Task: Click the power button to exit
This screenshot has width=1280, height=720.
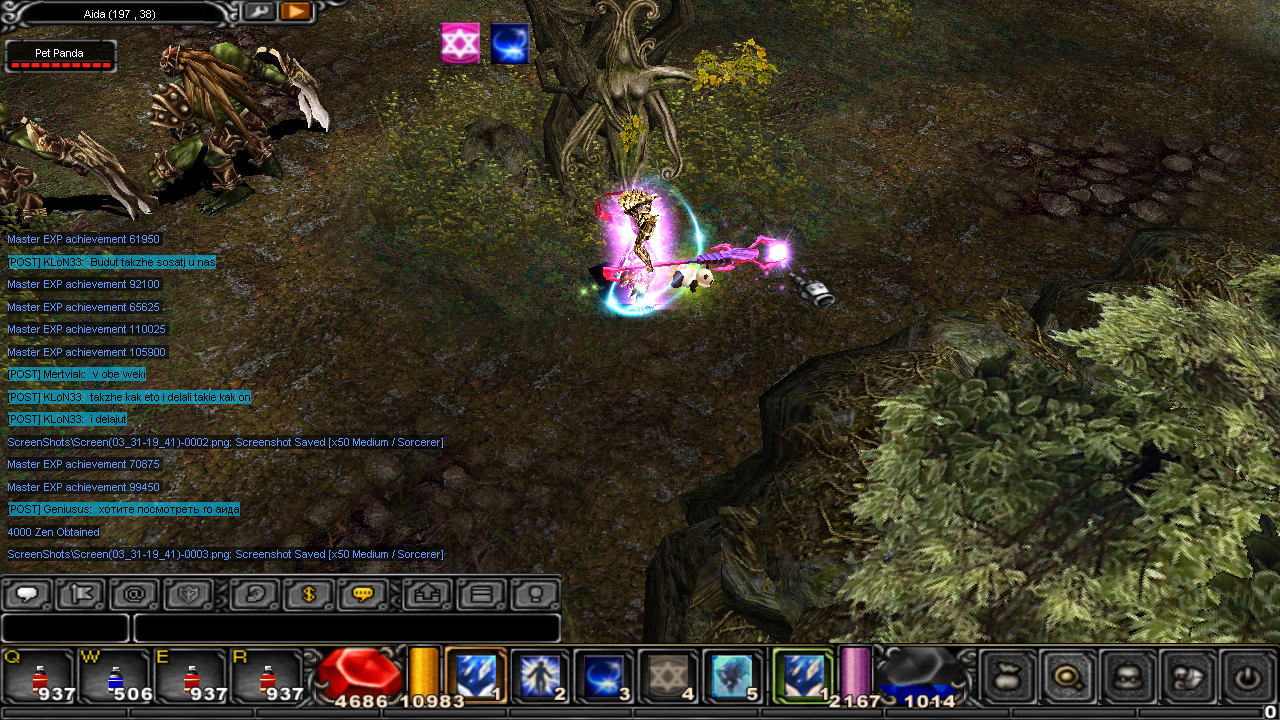Action: pos(1246,675)
